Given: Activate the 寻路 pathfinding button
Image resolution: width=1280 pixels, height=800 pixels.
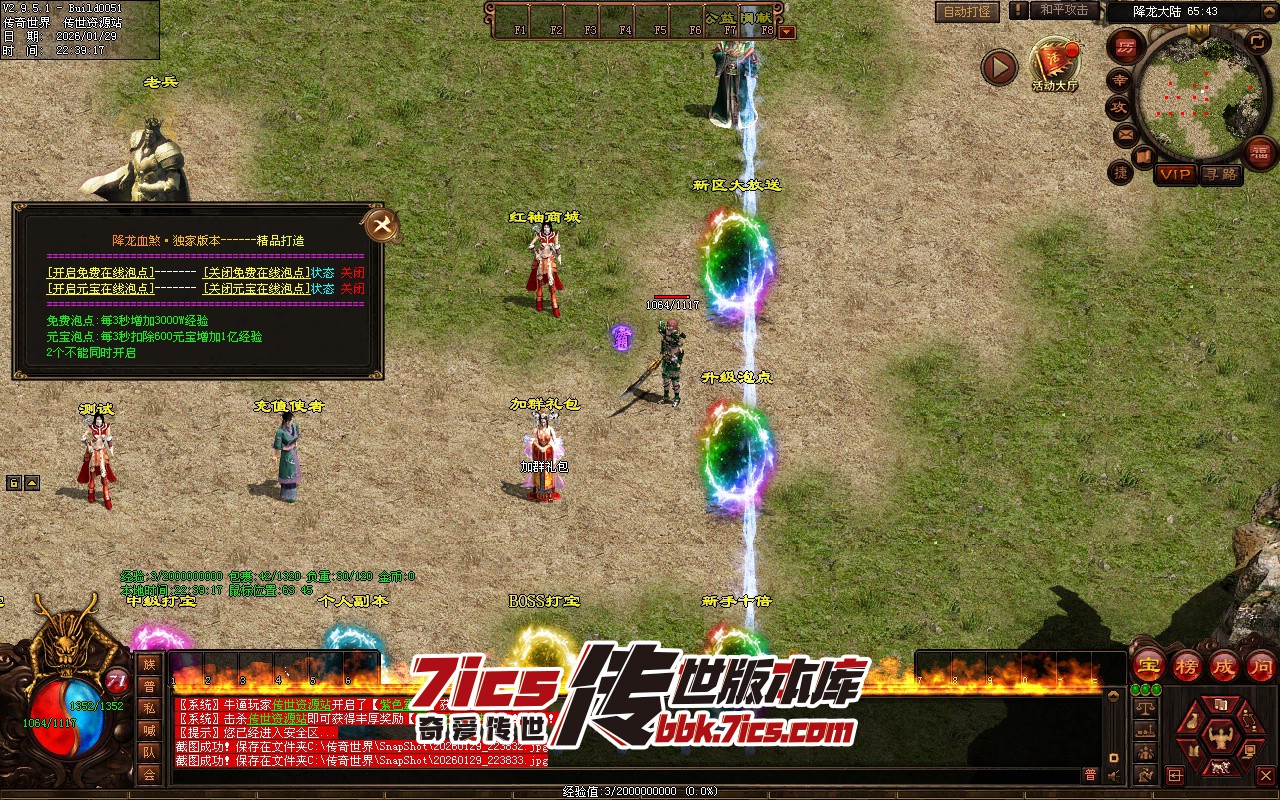Looking at the screenshot, I should pyautogui.click(x=1220, y=174).
